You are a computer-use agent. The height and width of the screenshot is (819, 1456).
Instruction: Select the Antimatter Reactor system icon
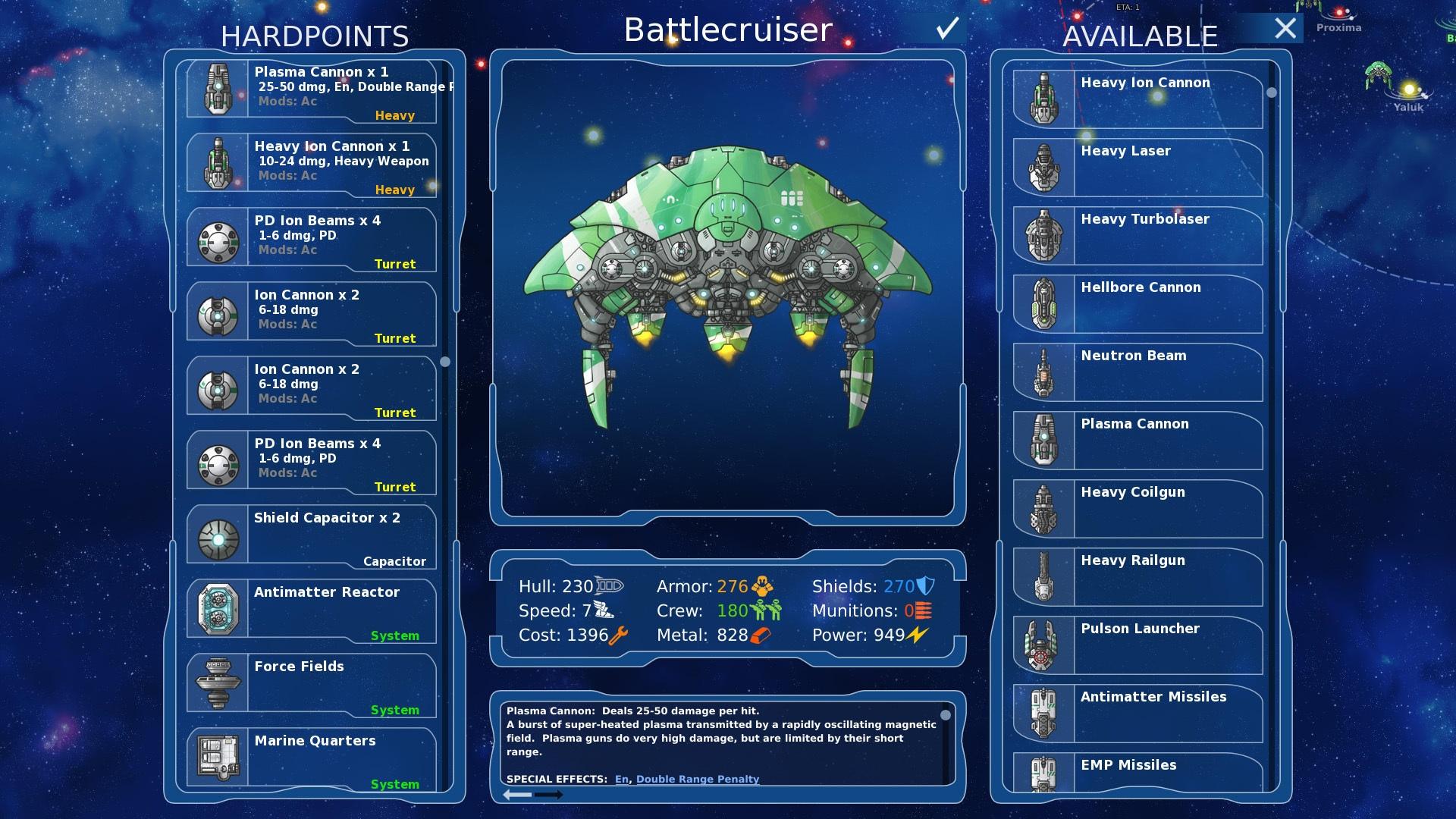click(x=218, y=610)
